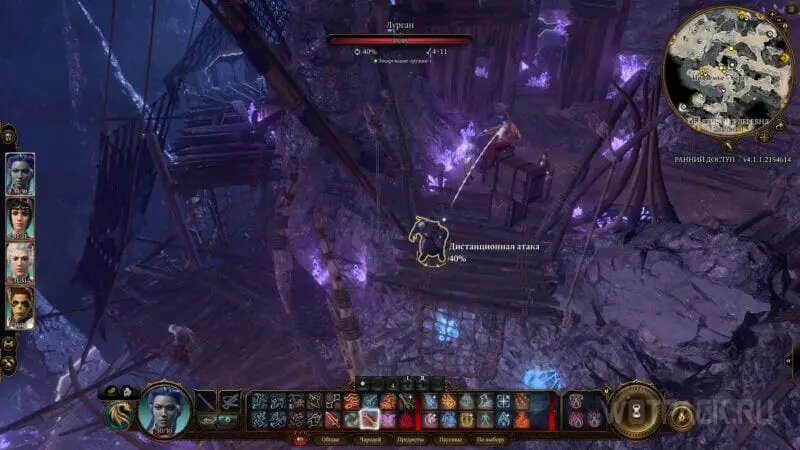Click the highlighted selected hotbar ability slot

370,419
